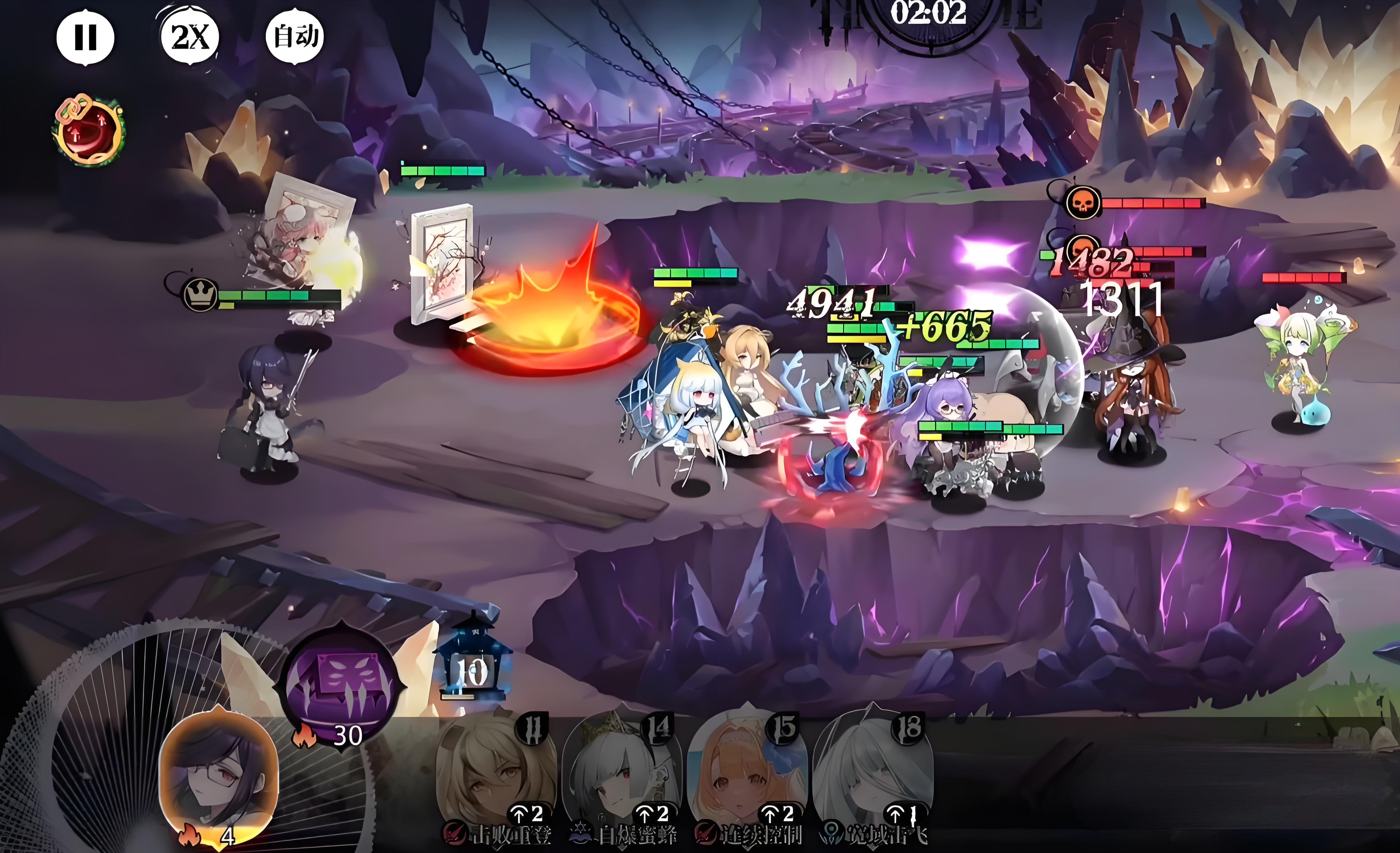The image size is (1400, 853).
Task: Open the red orb buff icon
Action: click(89, 132)
